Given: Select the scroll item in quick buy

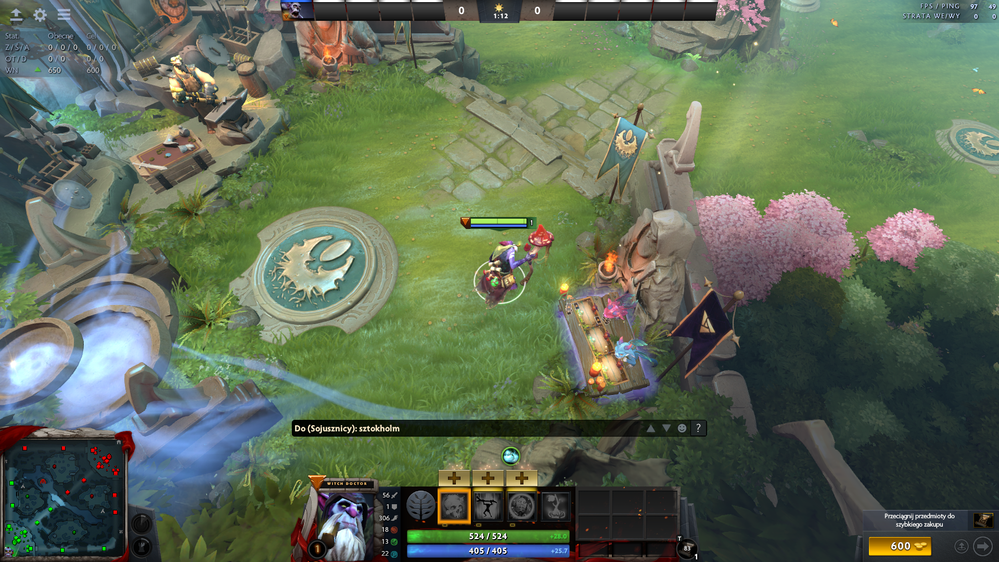Looking at the screenshot, I should pyautogui.click(x=984, y=520).
